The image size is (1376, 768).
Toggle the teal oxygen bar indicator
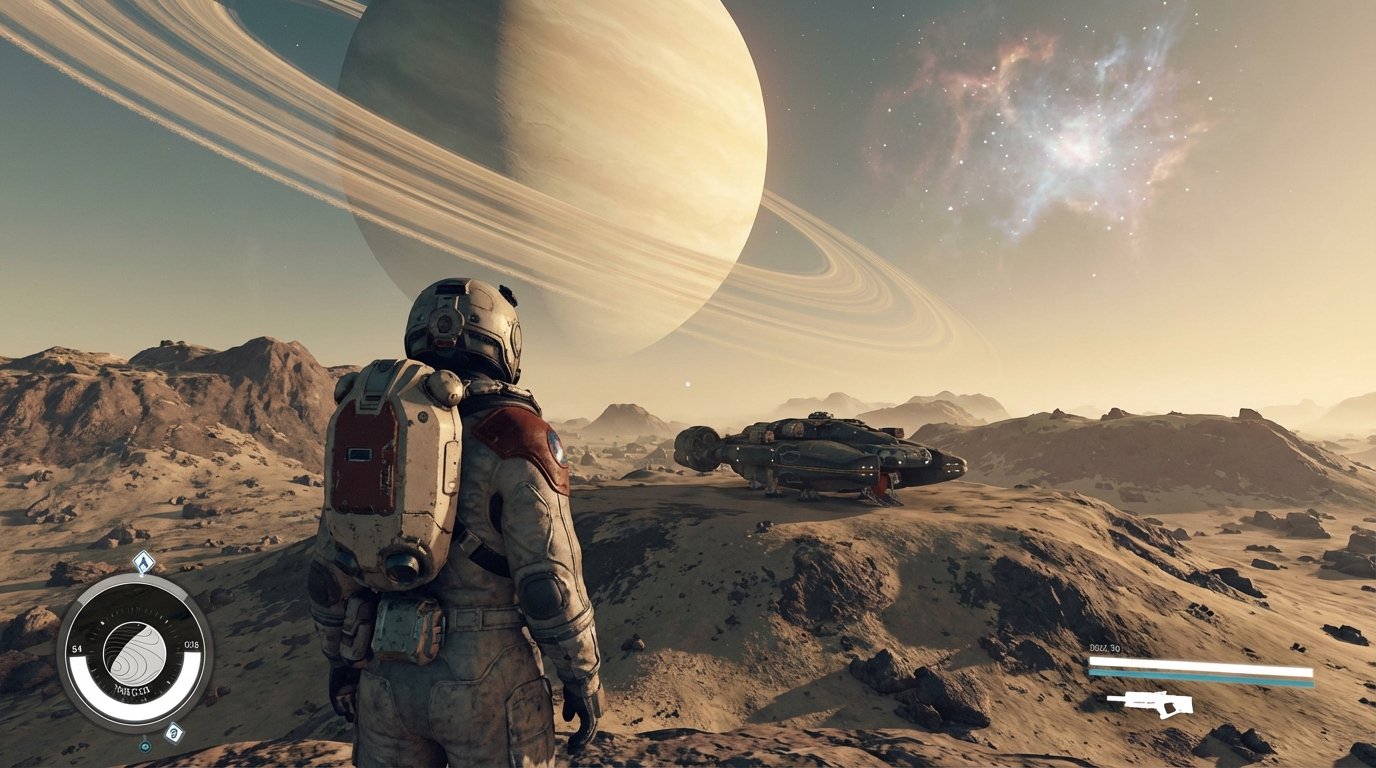click(x=1200, y=677)
